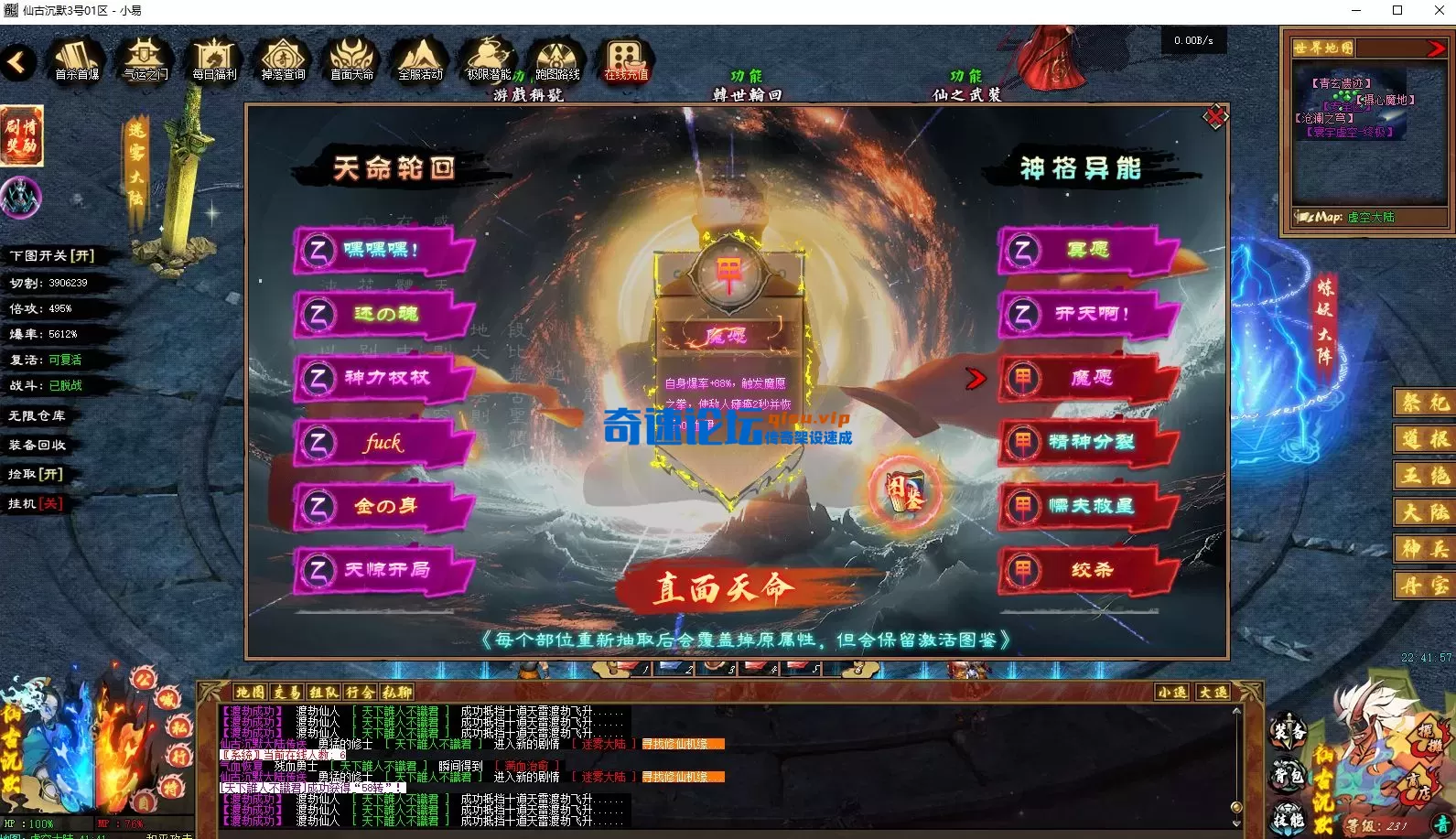Open the 极限潜能 potential icon

(488, 57)
